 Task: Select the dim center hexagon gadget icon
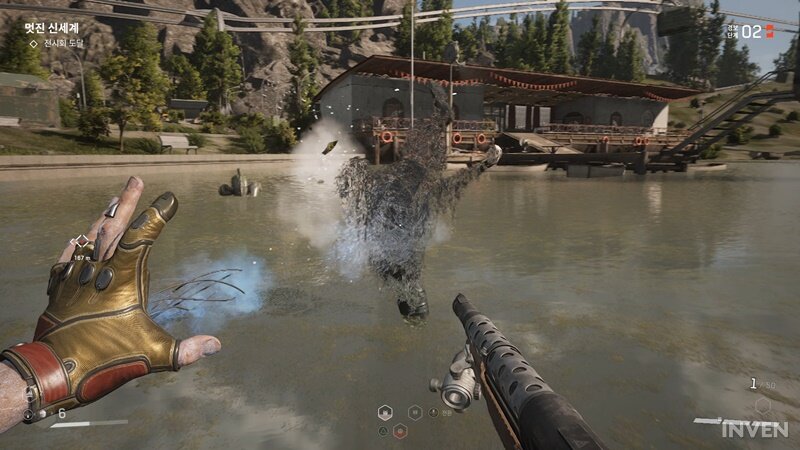tap(414, 412)
